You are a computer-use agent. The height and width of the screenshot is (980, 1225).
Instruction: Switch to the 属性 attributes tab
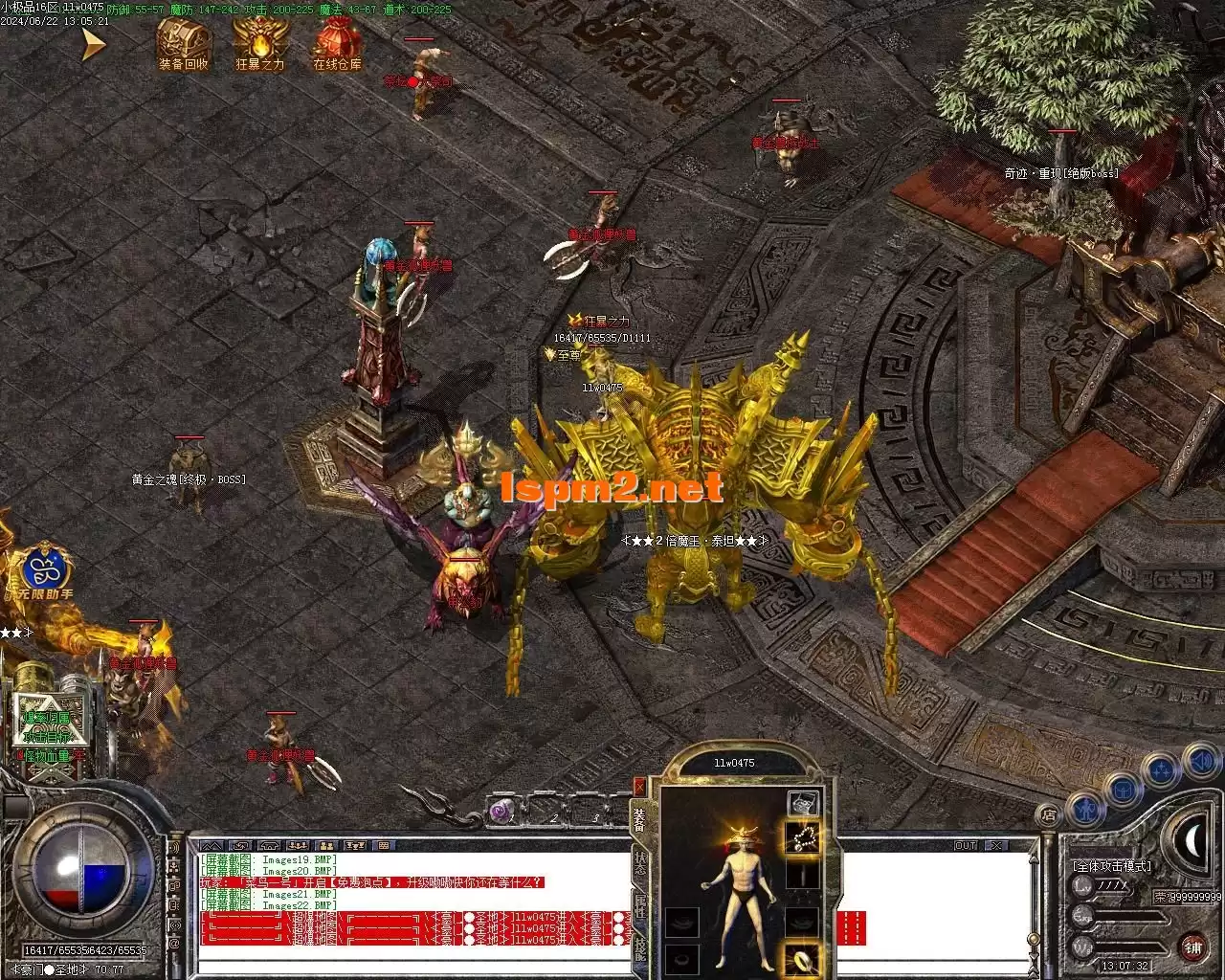[639, 906]
